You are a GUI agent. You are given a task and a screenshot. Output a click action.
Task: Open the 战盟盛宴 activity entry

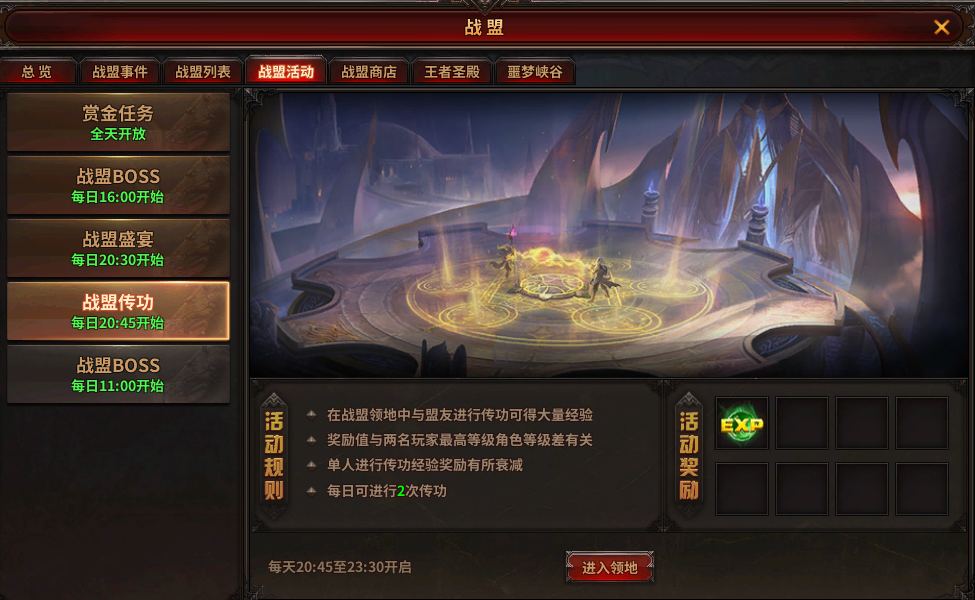coord(118,248)
